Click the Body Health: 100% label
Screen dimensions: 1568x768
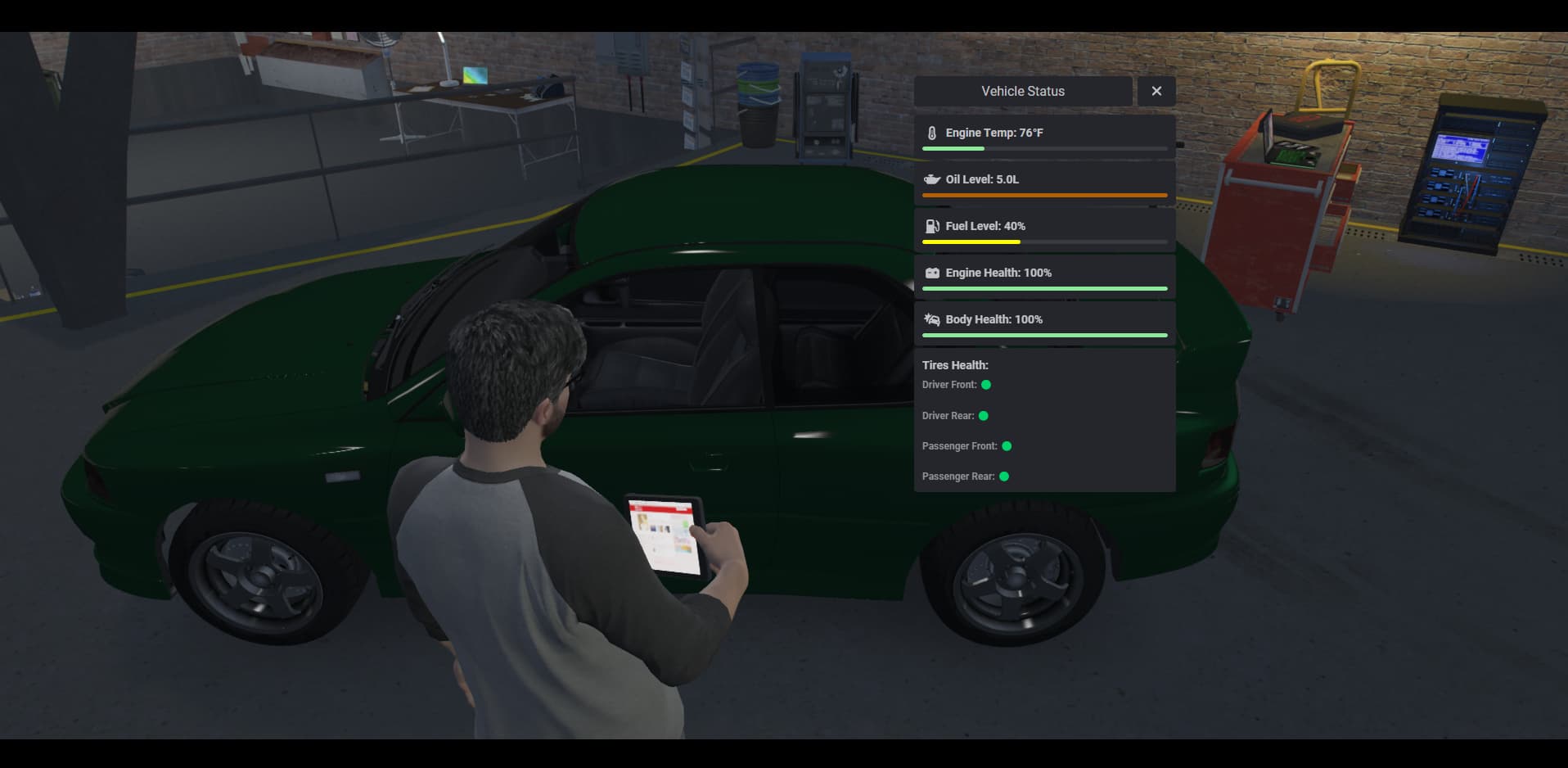pyautogui.click(x=993, y=319)
